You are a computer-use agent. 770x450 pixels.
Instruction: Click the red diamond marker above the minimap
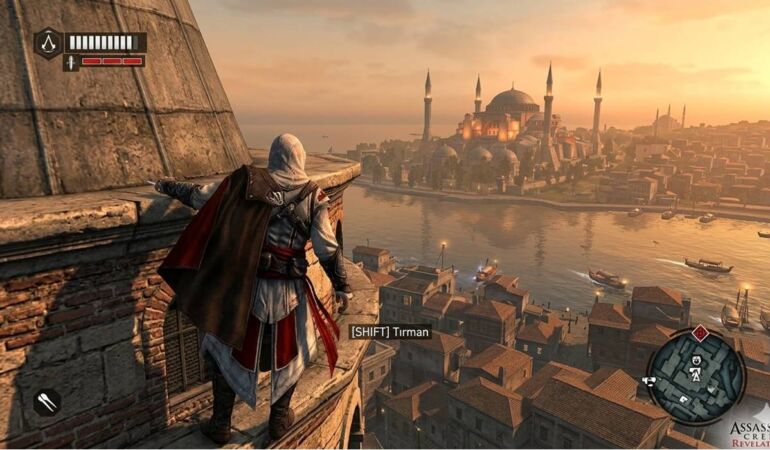[700, 333]
